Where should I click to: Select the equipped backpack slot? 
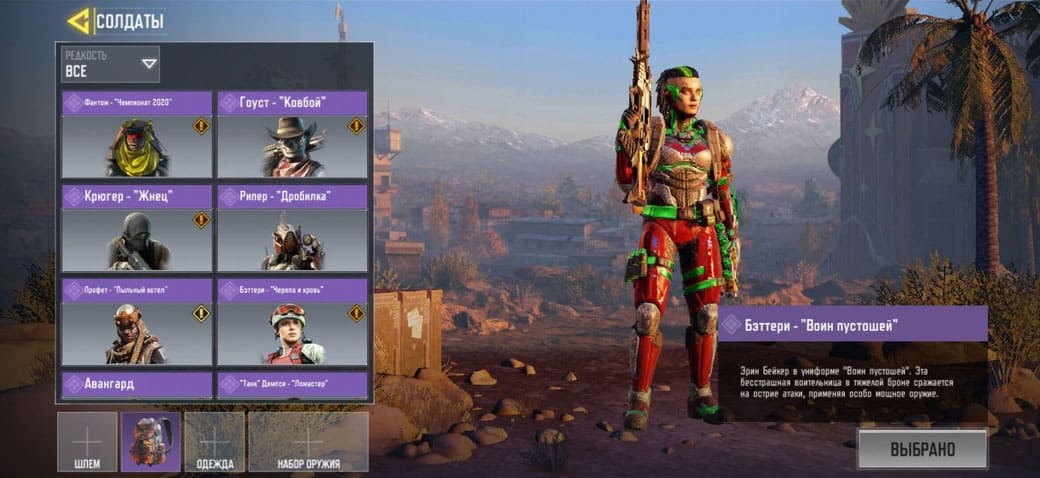[151, 442]
